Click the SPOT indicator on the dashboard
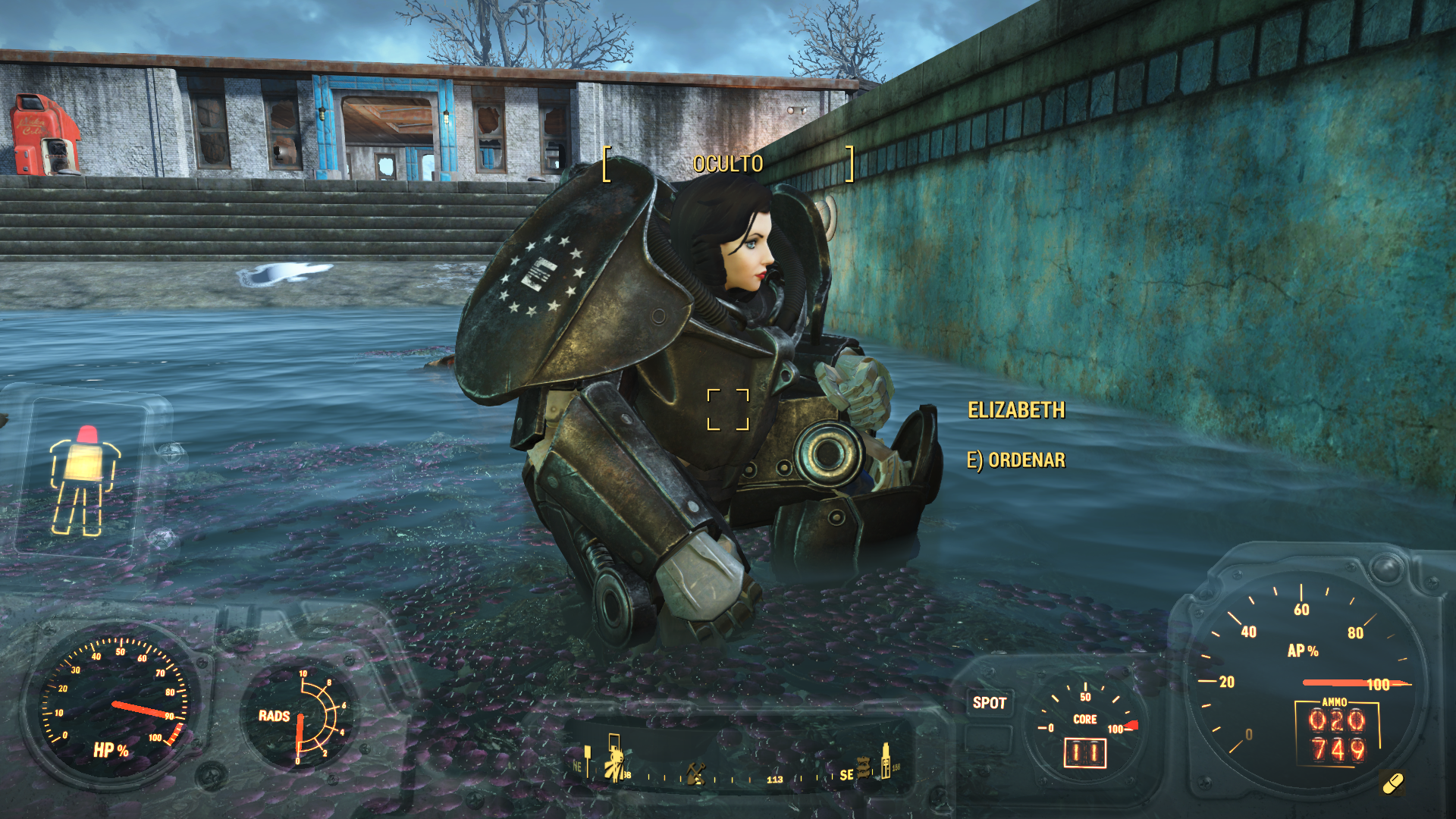This screenshot has width=1456, height=819. tap(989, 703)
